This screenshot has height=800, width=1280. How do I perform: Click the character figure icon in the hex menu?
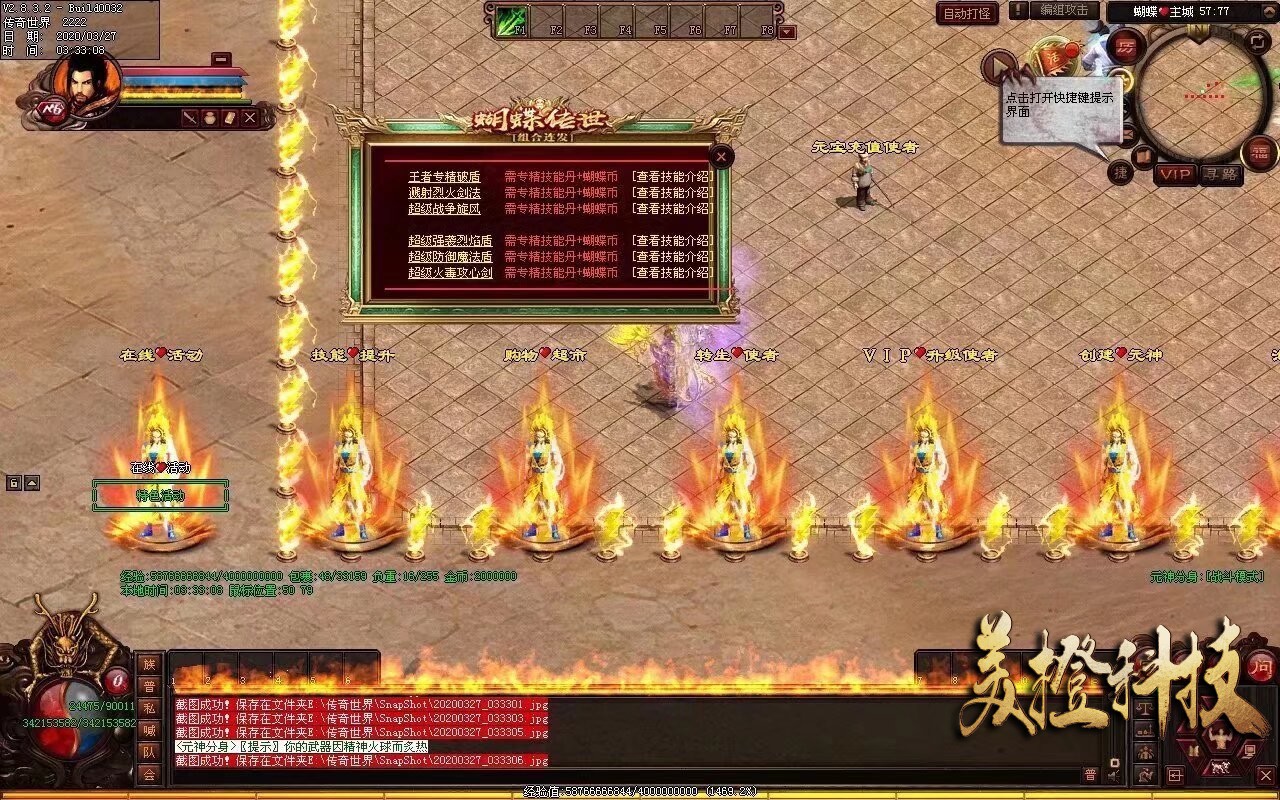point(1221,737)
